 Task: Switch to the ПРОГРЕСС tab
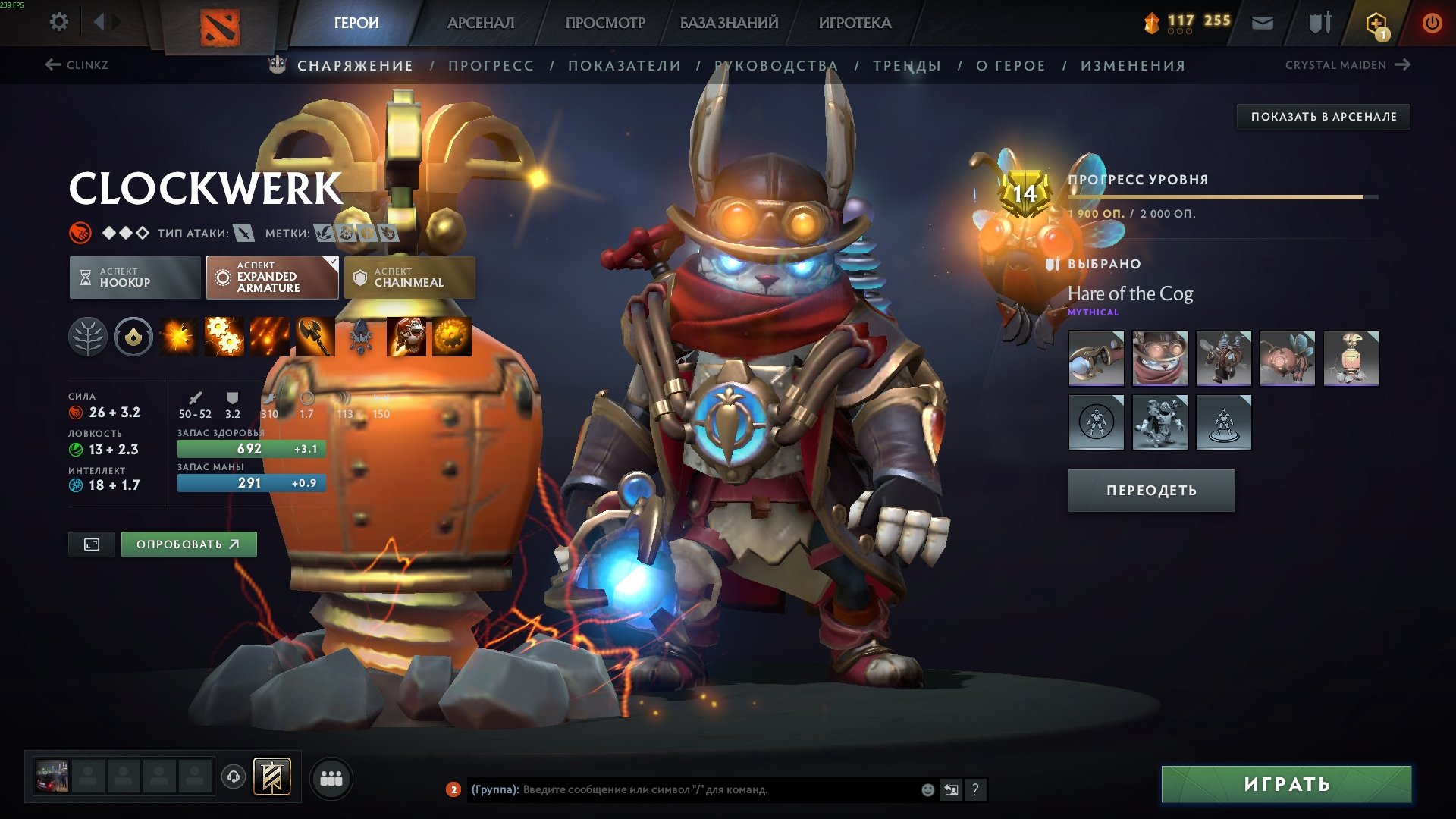(x=490, y=65)
